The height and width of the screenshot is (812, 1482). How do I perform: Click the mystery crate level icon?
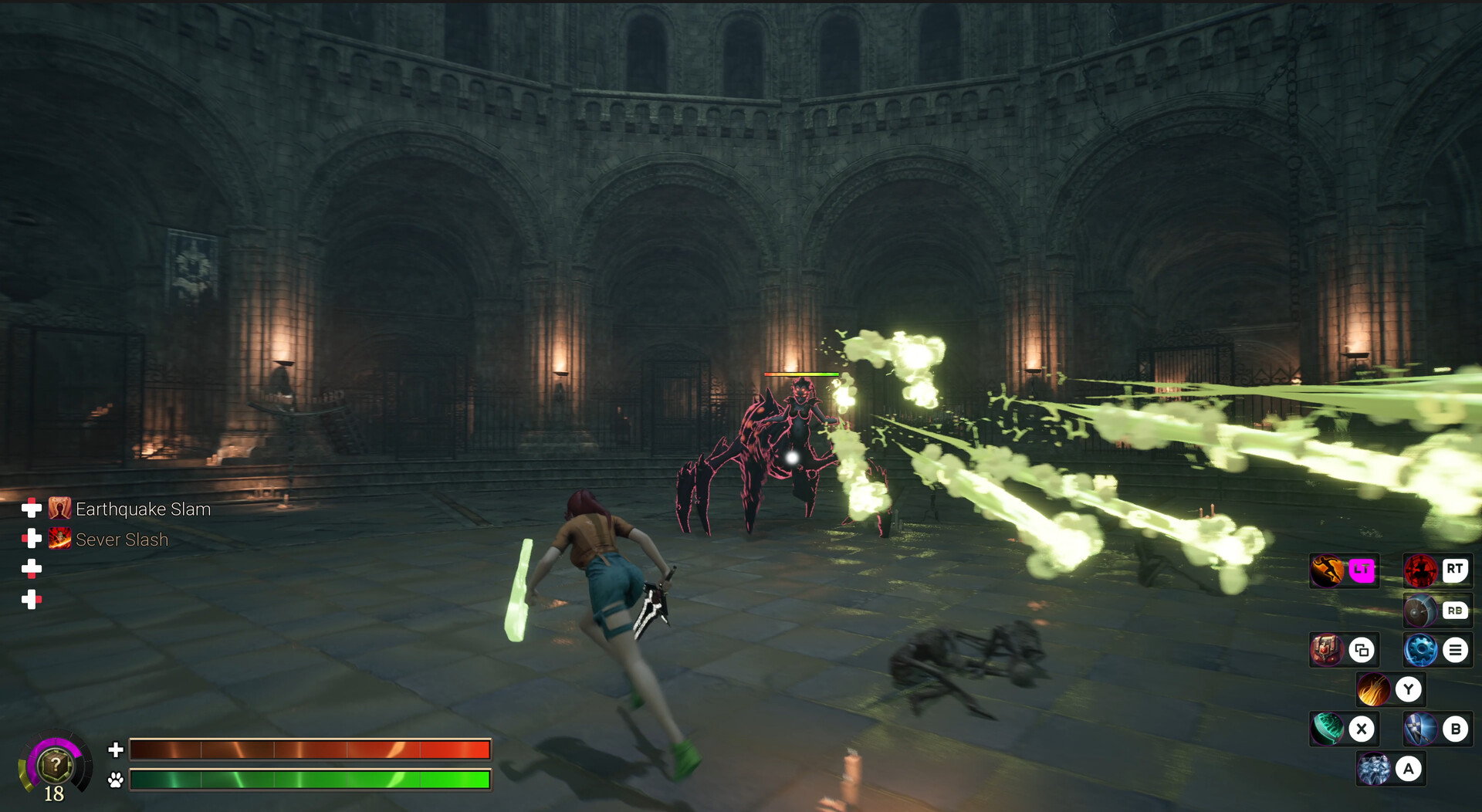[x=56, y=765]
